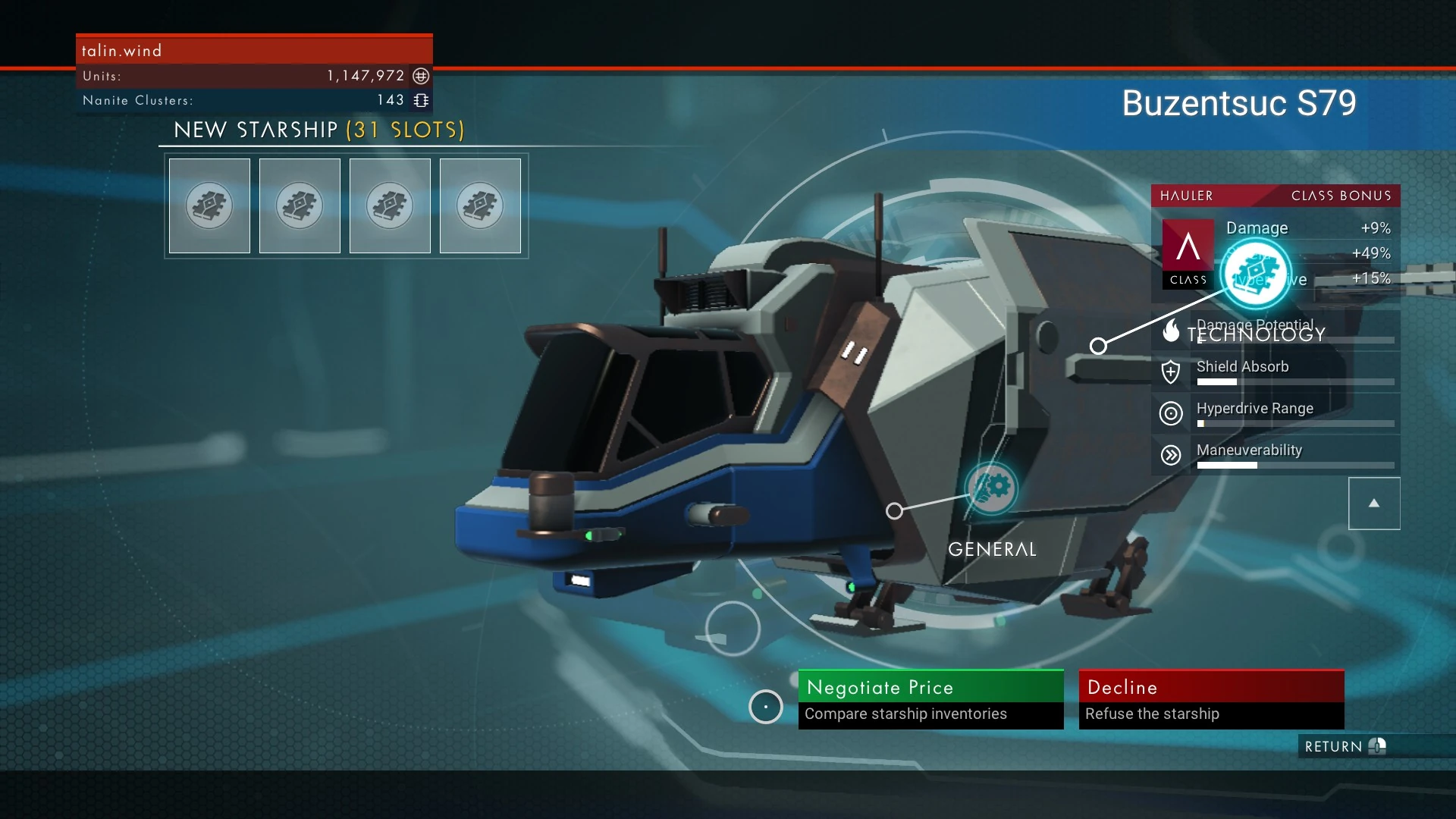
Task: Click the up arrow button
Action: (1373, 504)
